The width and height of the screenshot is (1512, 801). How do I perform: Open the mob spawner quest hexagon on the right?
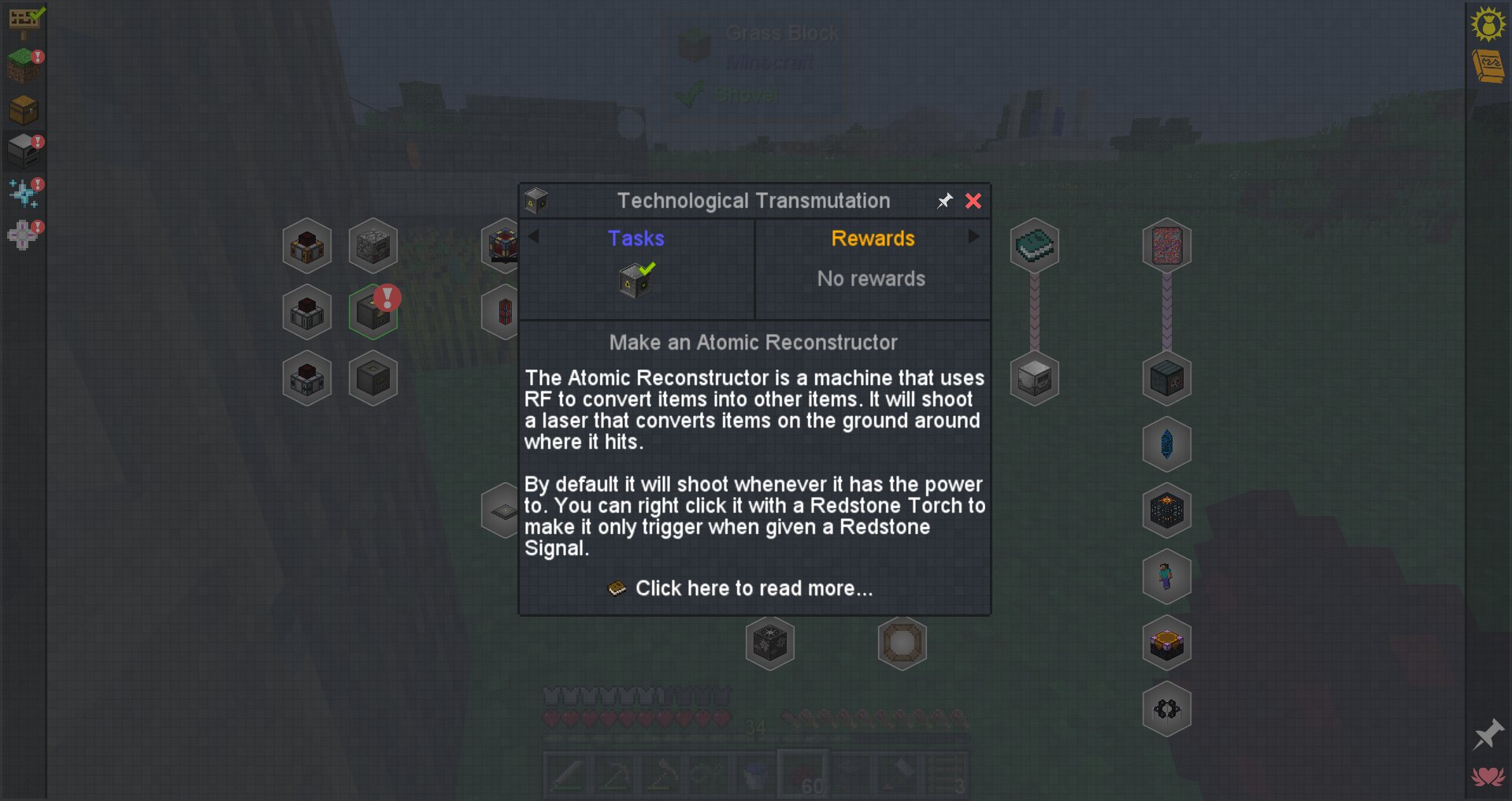coord(1166,510)
